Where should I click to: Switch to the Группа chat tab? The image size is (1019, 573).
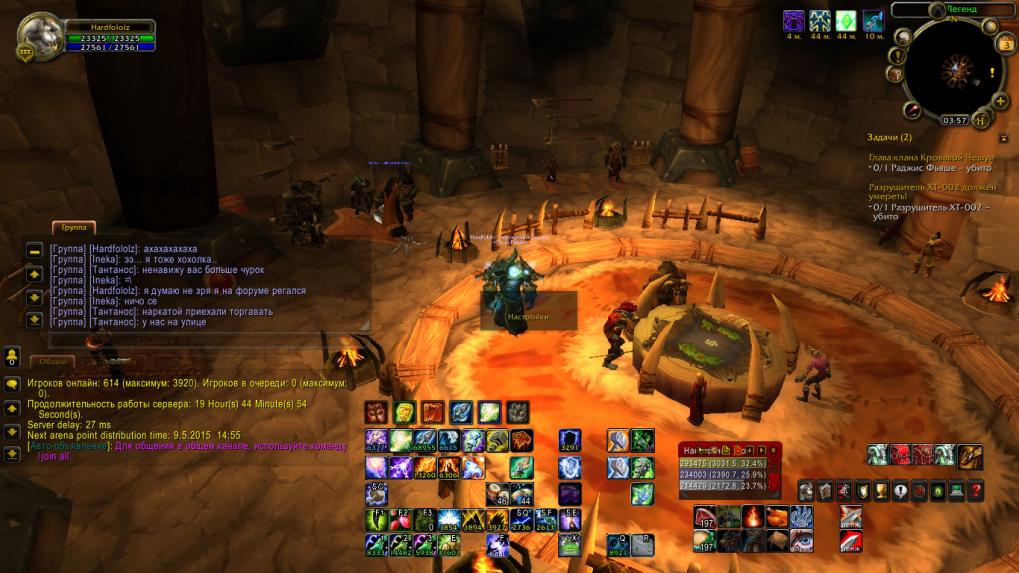pyautogui.click(x=75, y=228)
